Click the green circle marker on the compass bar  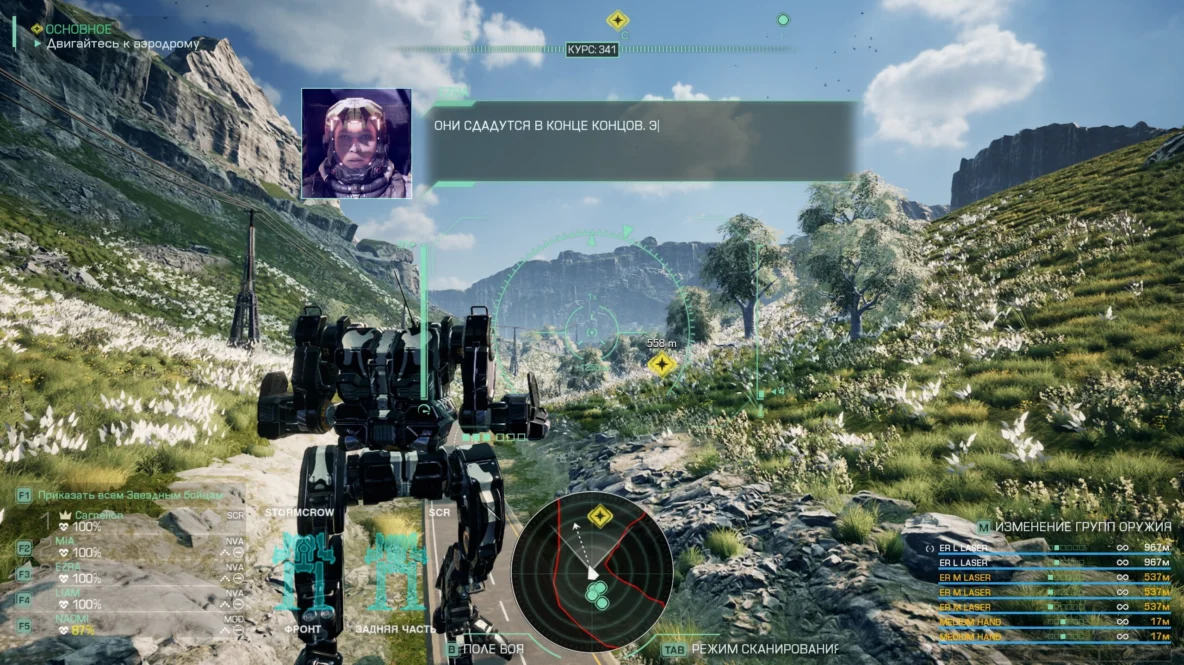pos(783,20)
